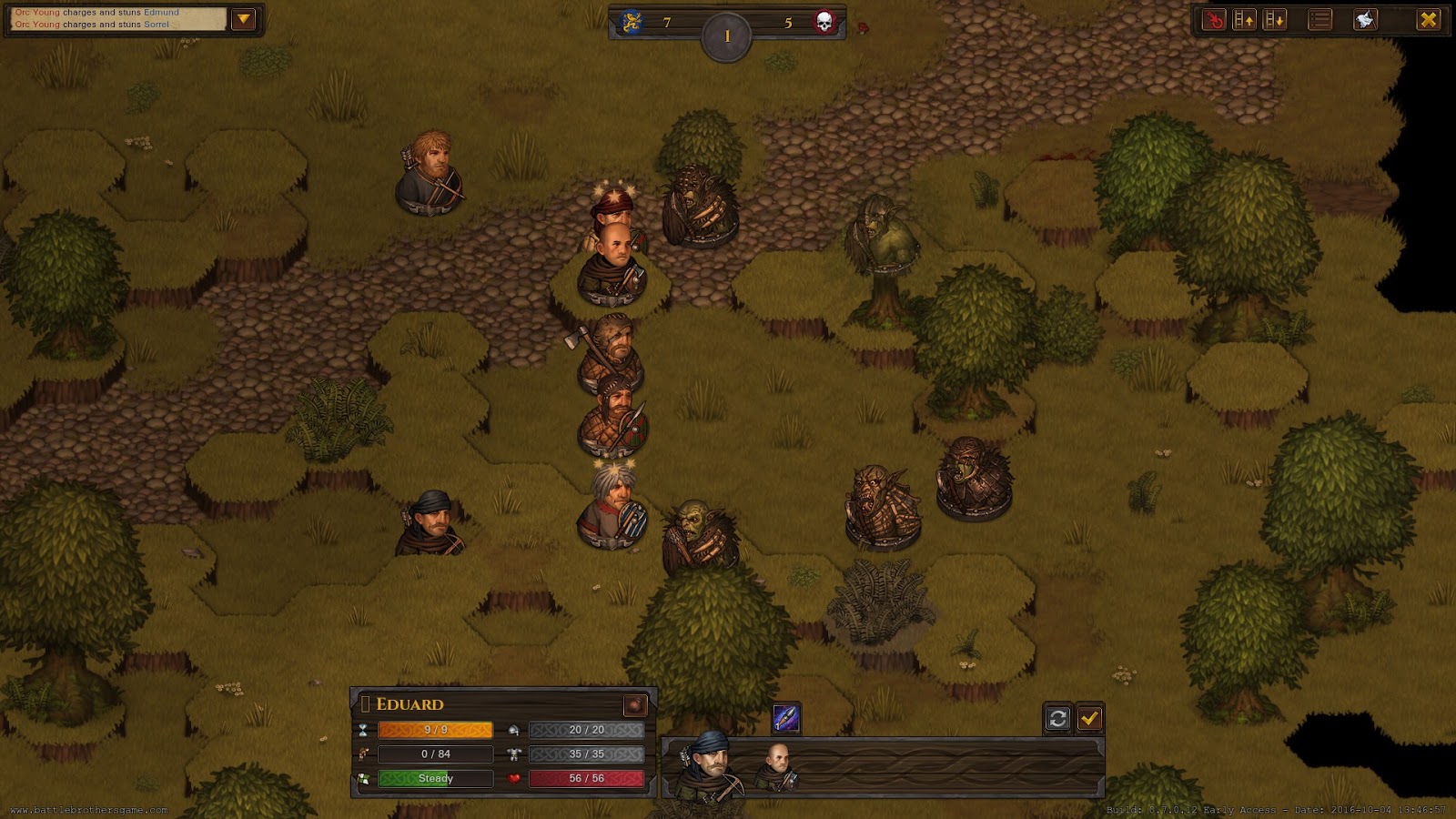The height and width of the screenshot is (819, 1456).
Task: Click the Eduard nameplate
Action: click(411, 703)
